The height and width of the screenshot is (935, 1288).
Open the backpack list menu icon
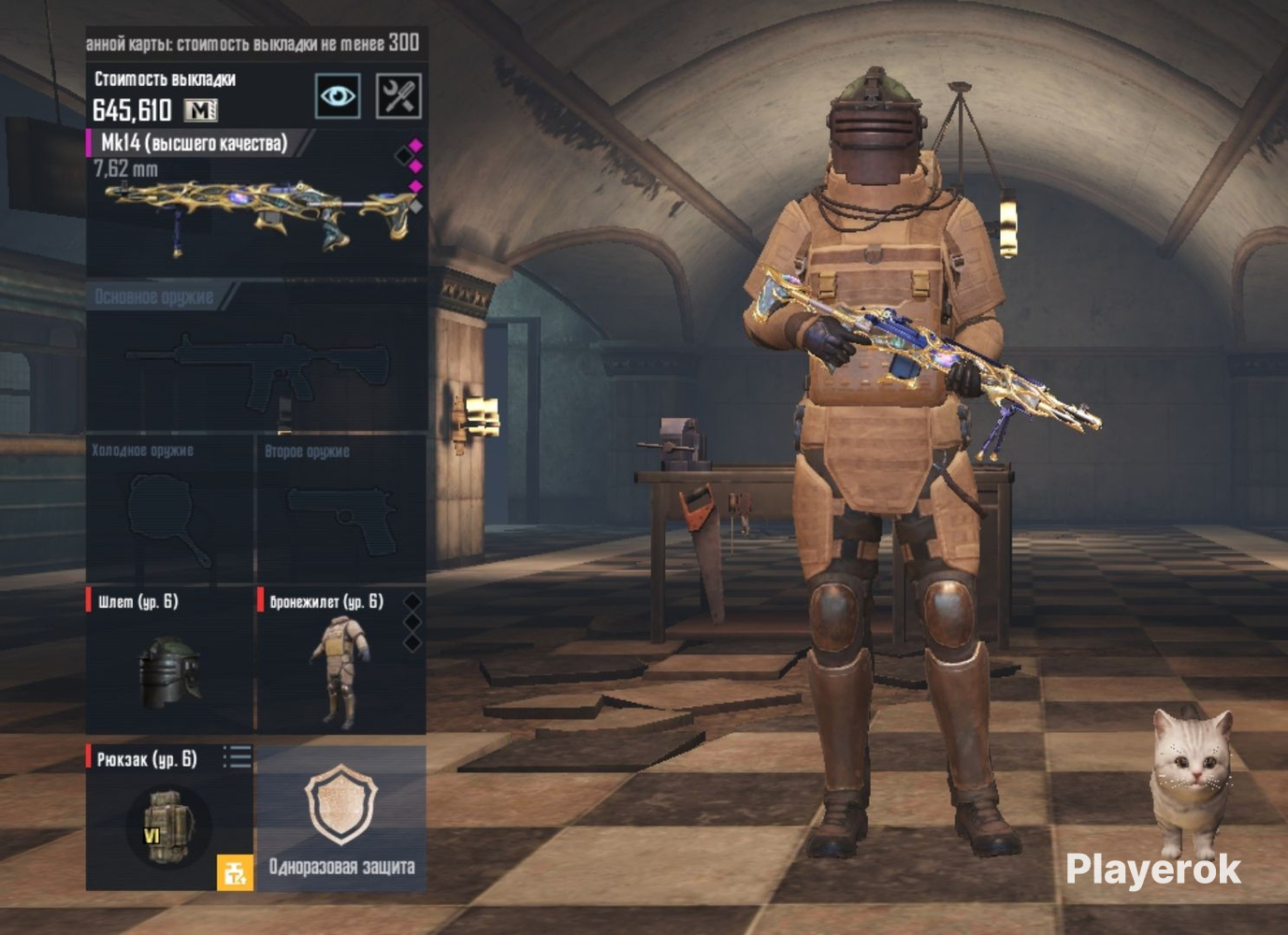(238, 756)
